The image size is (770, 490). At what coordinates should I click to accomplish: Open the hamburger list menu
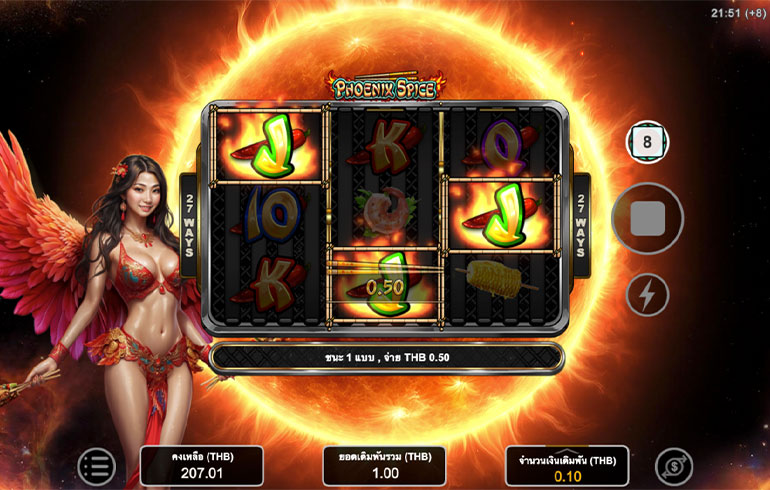click(97, 466)
